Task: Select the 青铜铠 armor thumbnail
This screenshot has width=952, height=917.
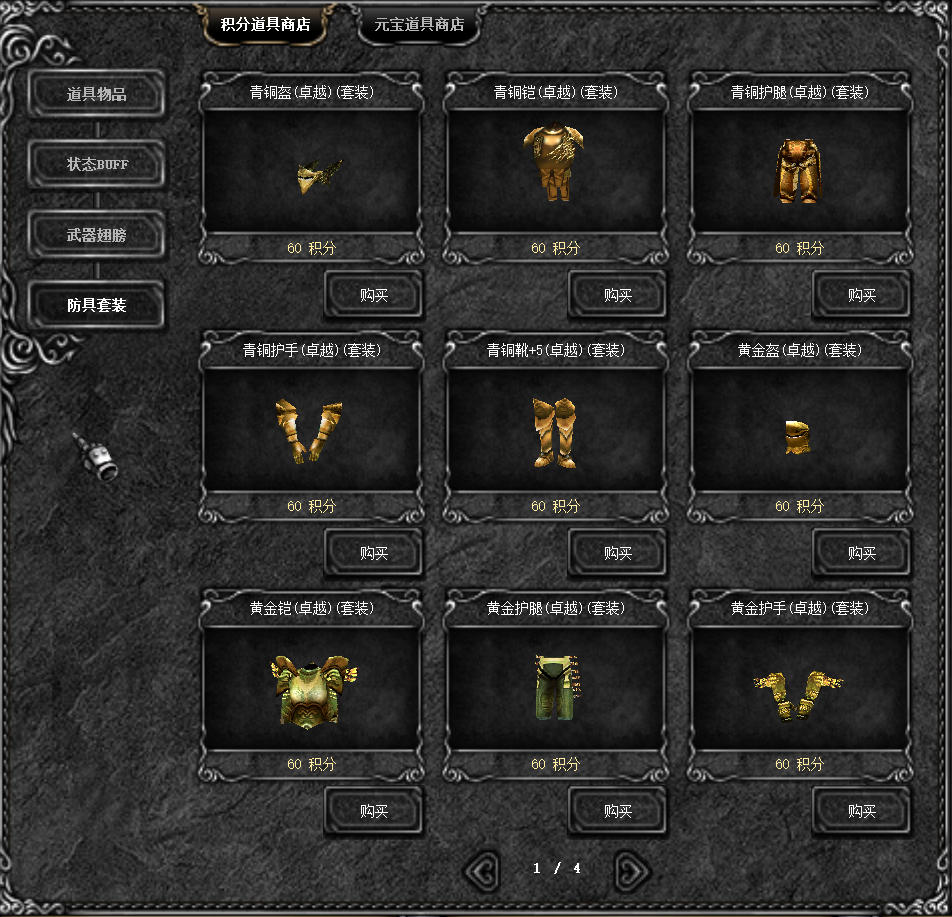Action: coord(556,162)
